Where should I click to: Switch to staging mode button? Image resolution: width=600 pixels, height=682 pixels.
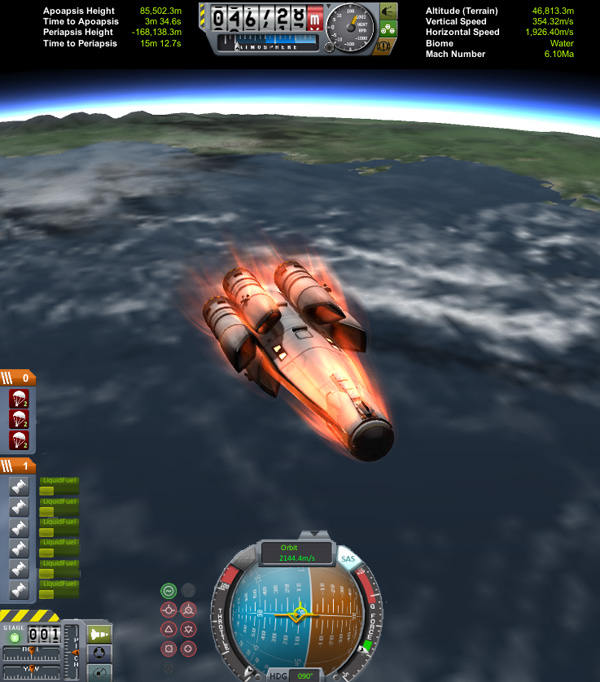tap(99, 634)
